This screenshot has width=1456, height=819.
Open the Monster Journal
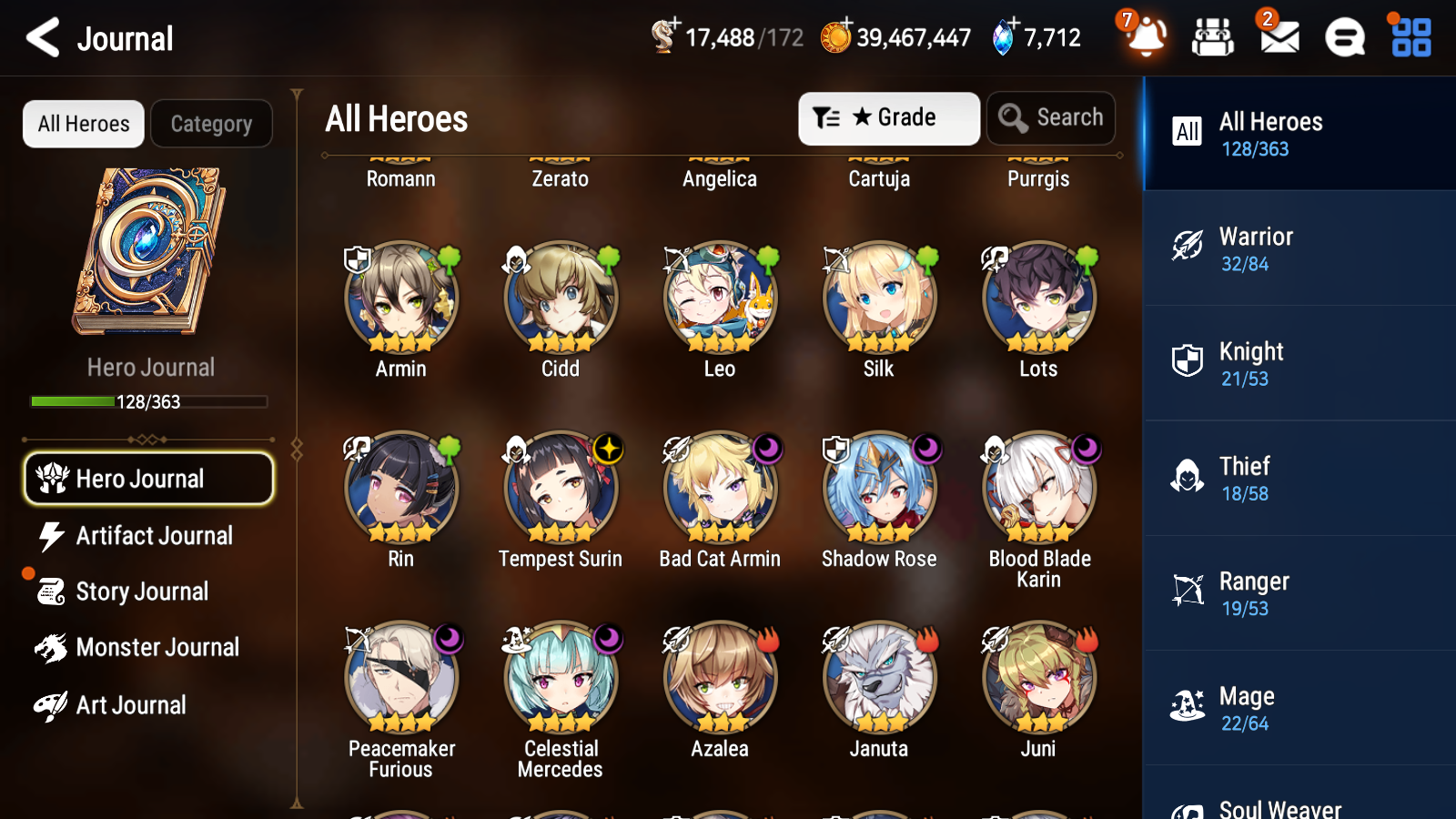[x=148, y=647]
